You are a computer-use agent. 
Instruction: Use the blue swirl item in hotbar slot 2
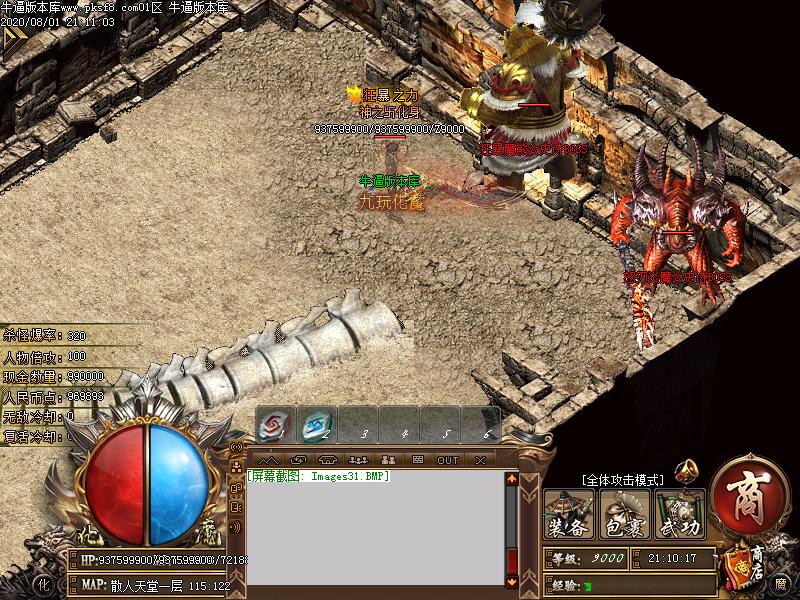[316, 426]
